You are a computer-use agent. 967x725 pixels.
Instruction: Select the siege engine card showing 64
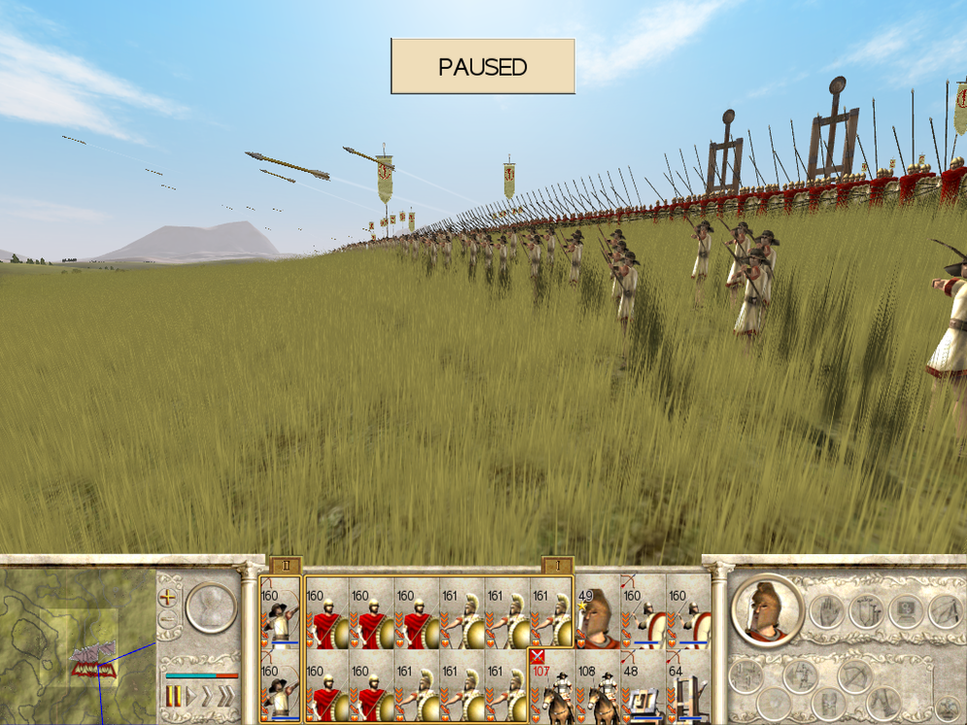pyautogui.click(x=688, y=686)
